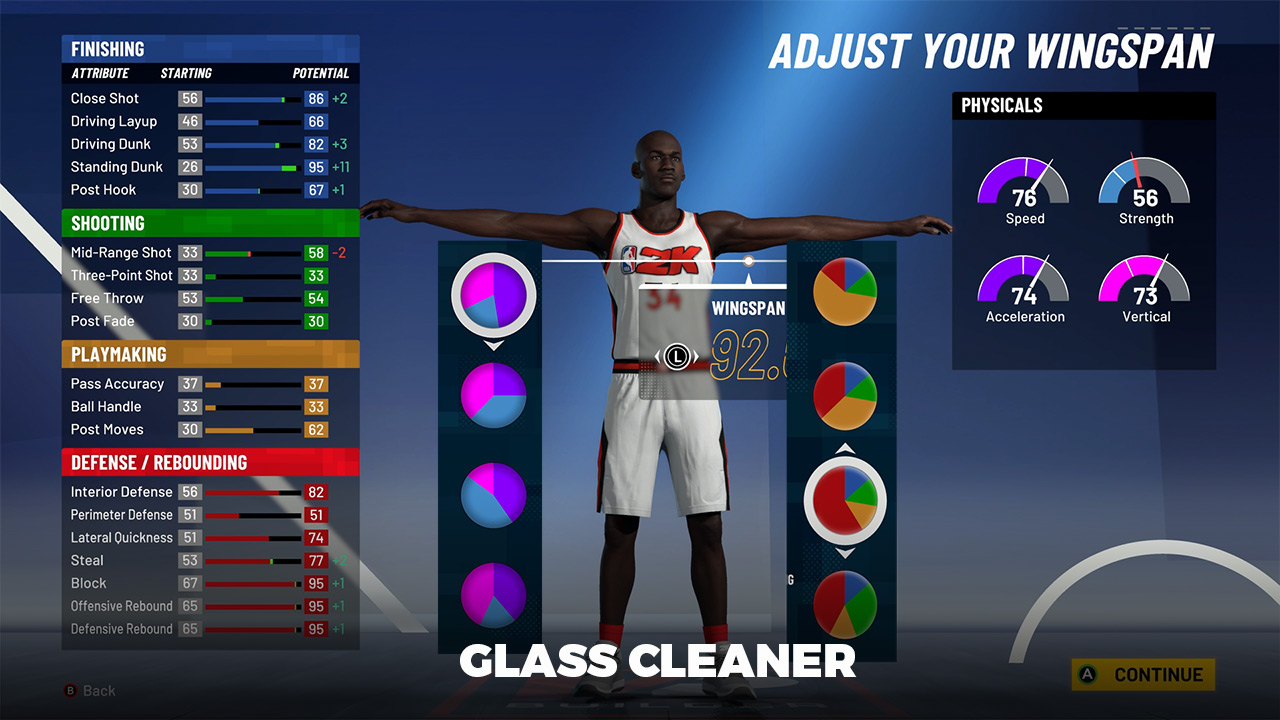Select the mostly orange pie chart
Viewport: 1280px width, 720px height.
[845, 292]
